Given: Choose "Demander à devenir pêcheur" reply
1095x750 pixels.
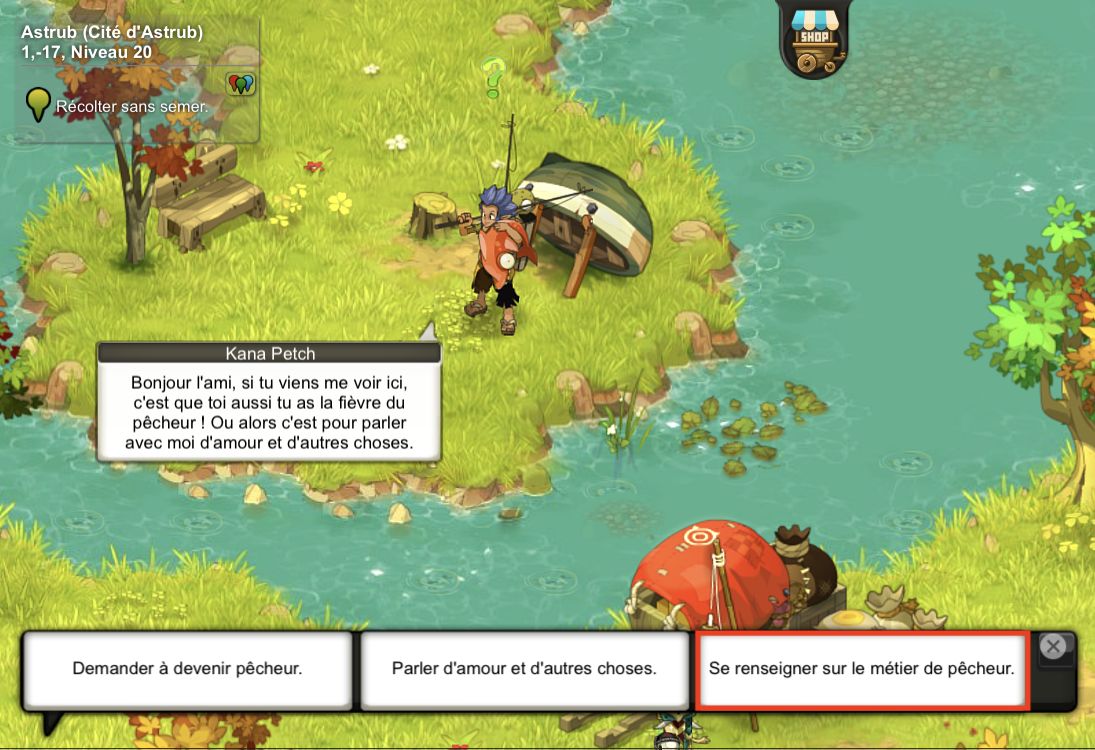Looking at the screenshot, I should (187, 668).
